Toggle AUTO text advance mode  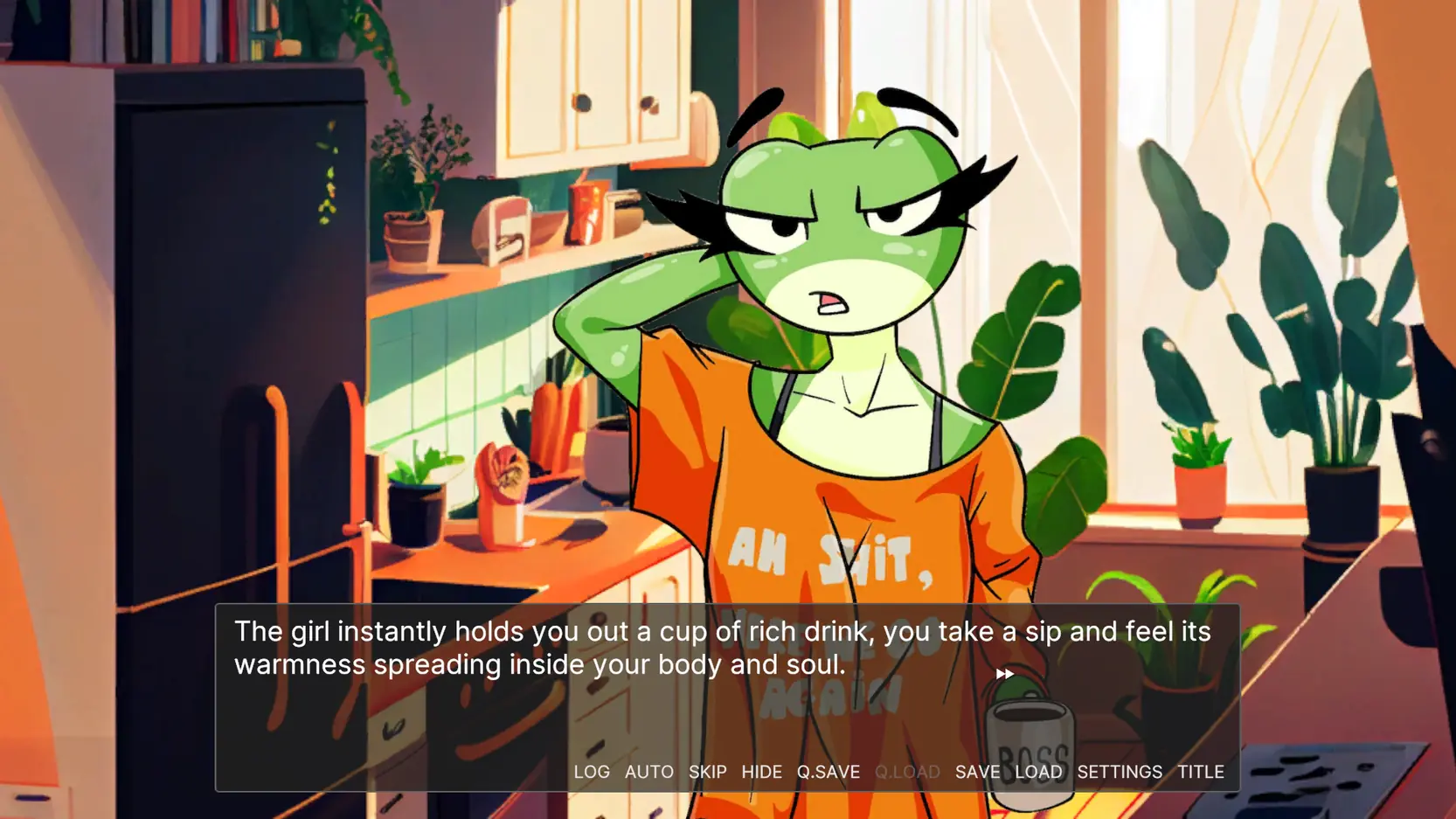[x=649, y=772]
